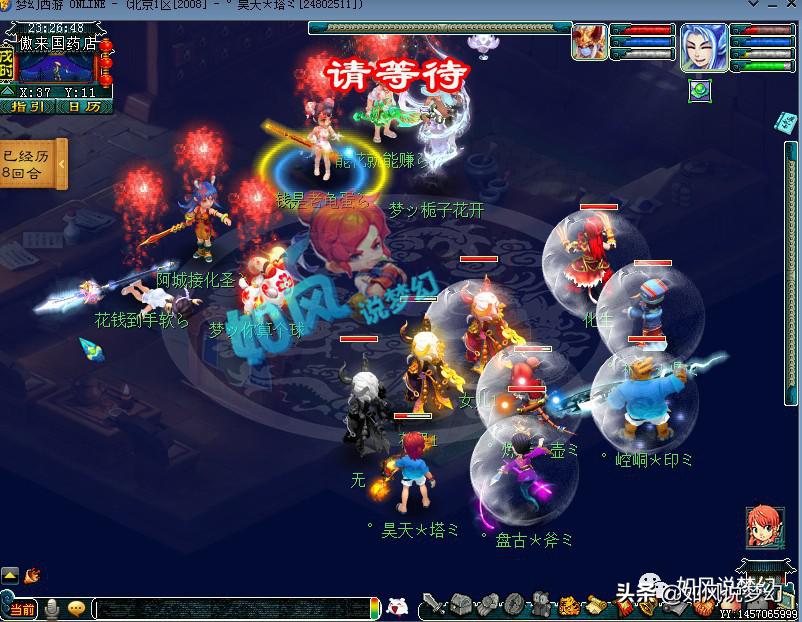Open the horn shout icon above chat
Viewport: 802px width, 622px height.
pos(33,575)
